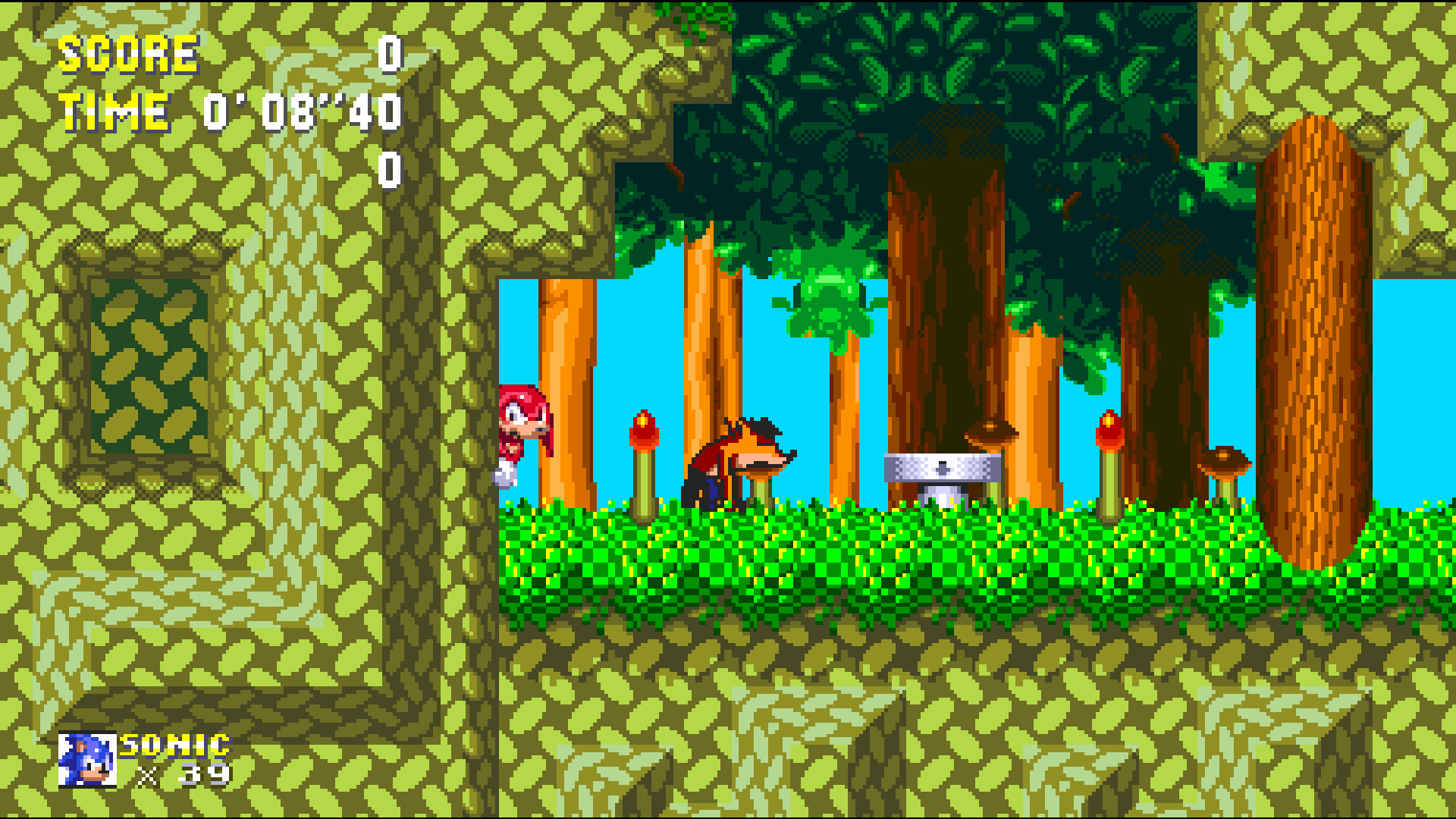Click the SONIC name text near the life icon
This screenshot has height=819, width=1456.
point(173,746)
